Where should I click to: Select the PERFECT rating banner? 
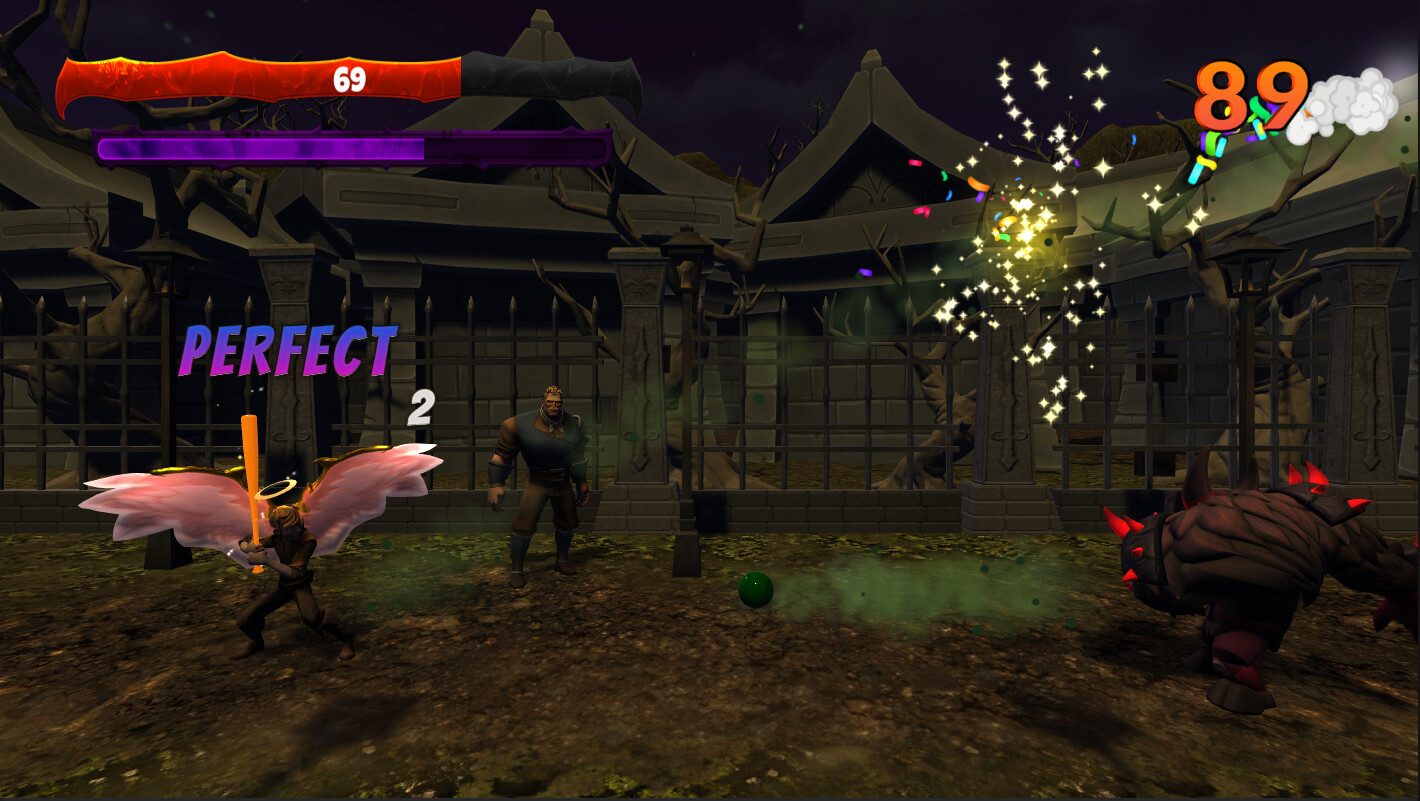tap(290, 352)
